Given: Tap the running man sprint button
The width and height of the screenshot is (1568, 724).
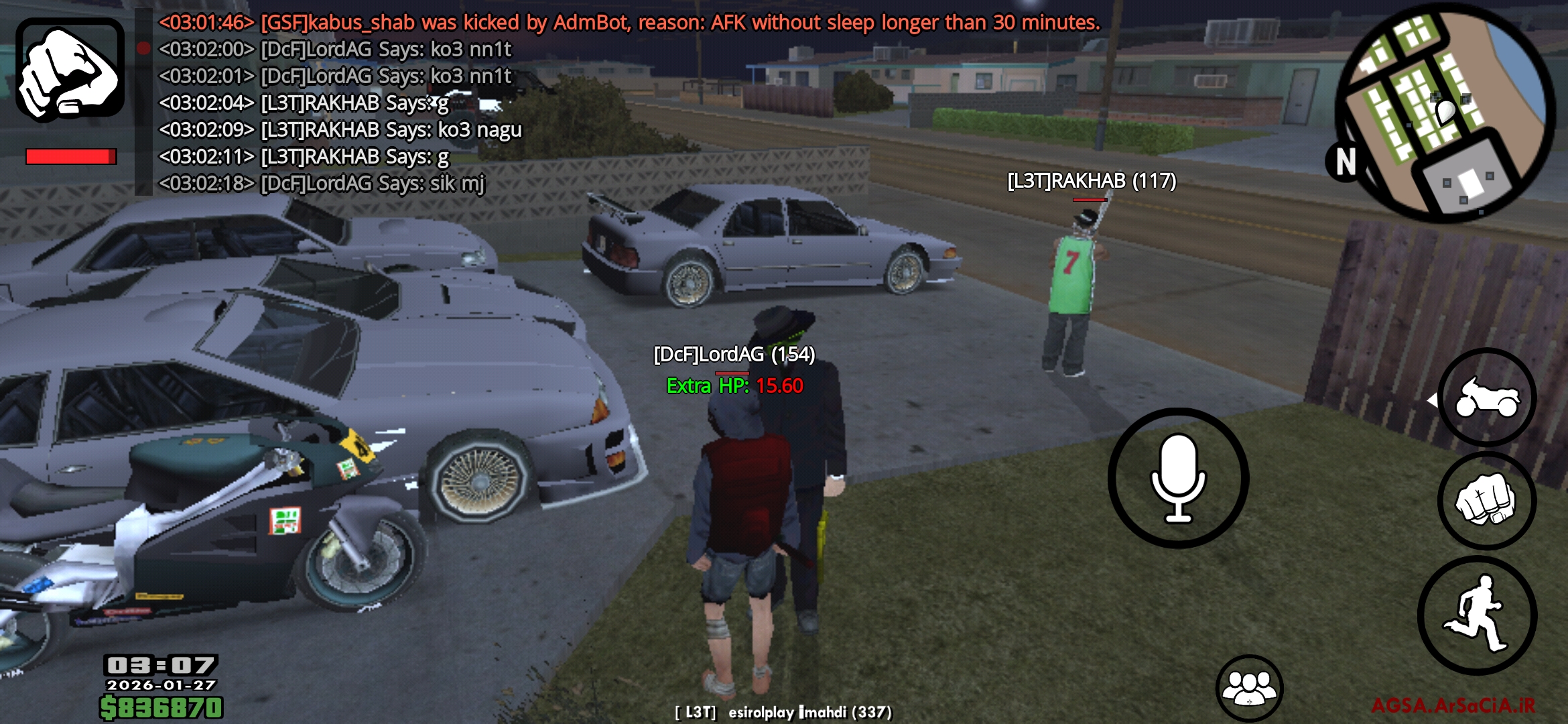Looking at the screenshot, I should [x=1478, y=615].
